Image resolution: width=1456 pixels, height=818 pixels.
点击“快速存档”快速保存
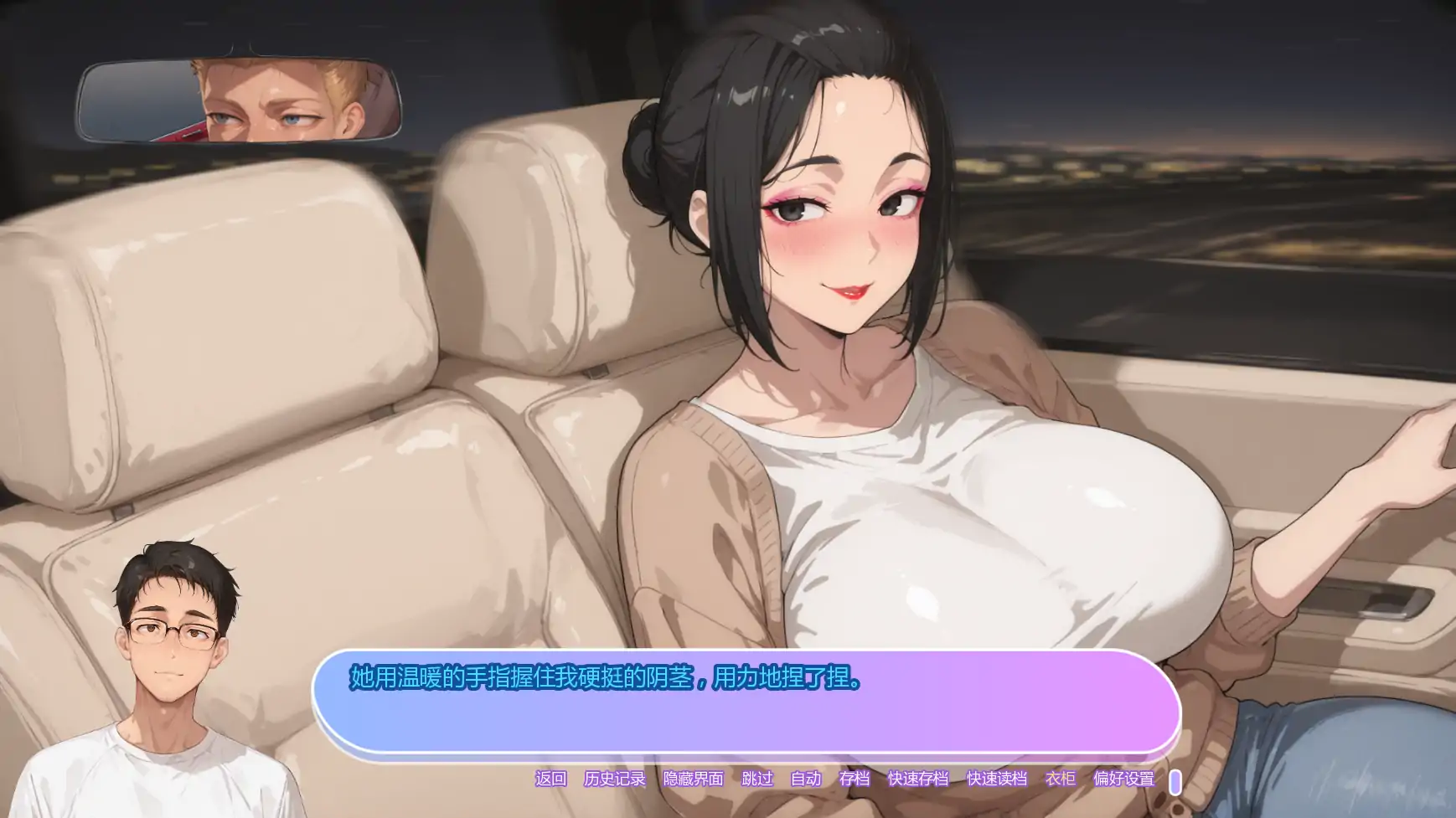[917, 779]
